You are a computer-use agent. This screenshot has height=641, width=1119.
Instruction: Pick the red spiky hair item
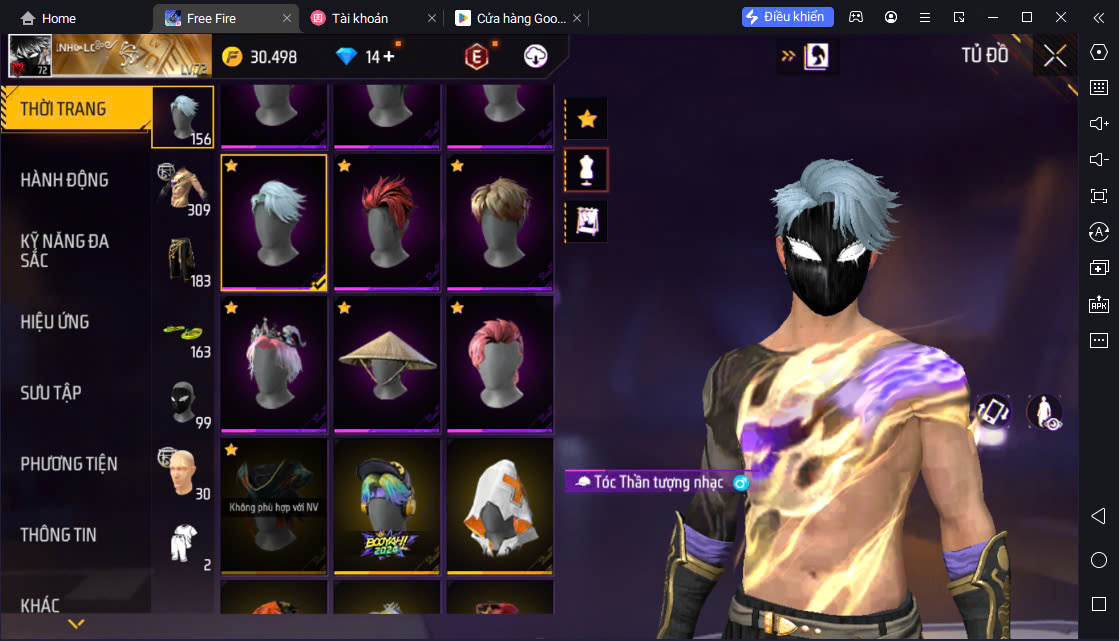click(387, 222)
